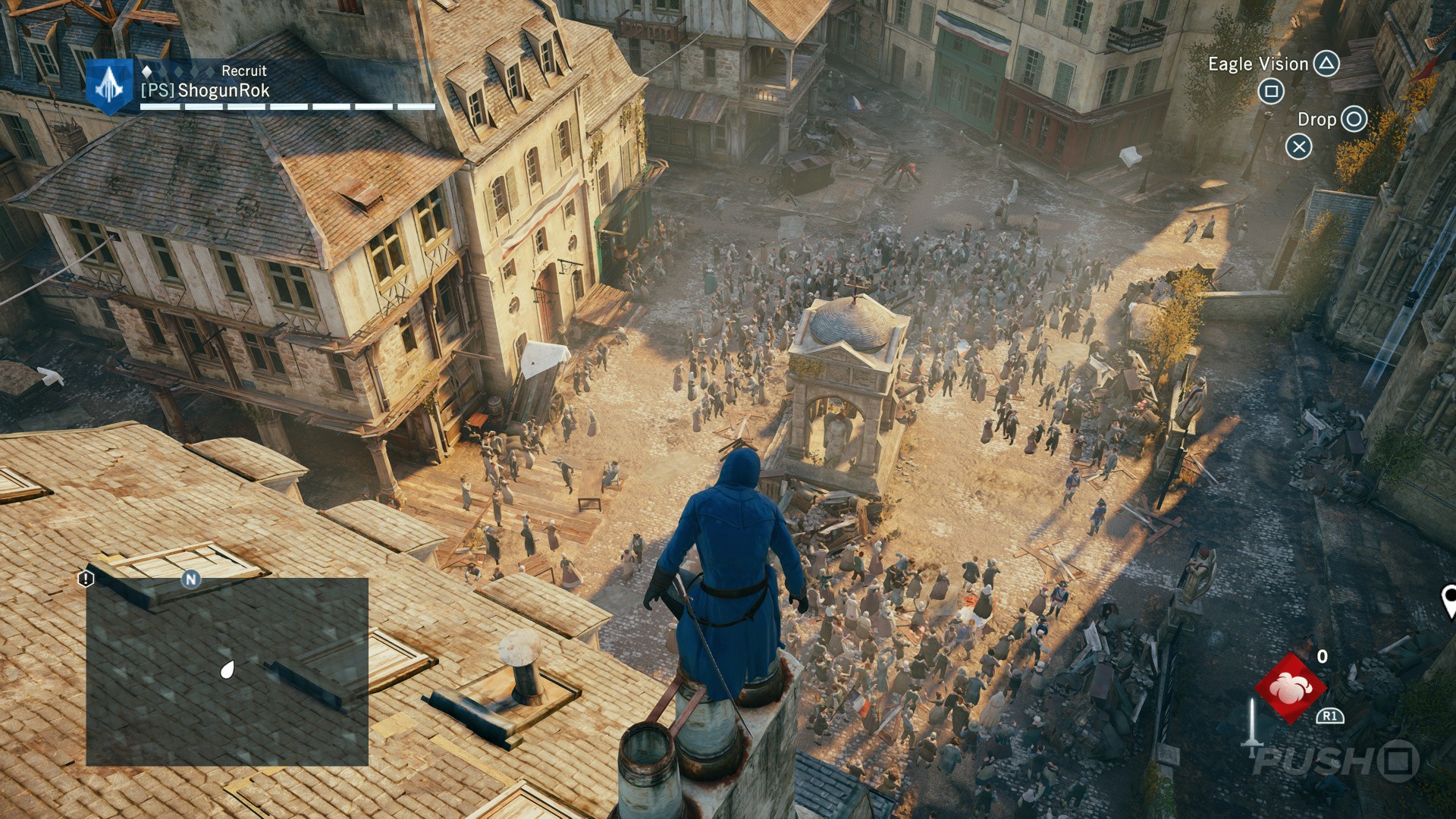Viewport: 1456px width, 819px height.
Task: Select the red smoke bomb item icon
Action: (x=1290, y=688)
